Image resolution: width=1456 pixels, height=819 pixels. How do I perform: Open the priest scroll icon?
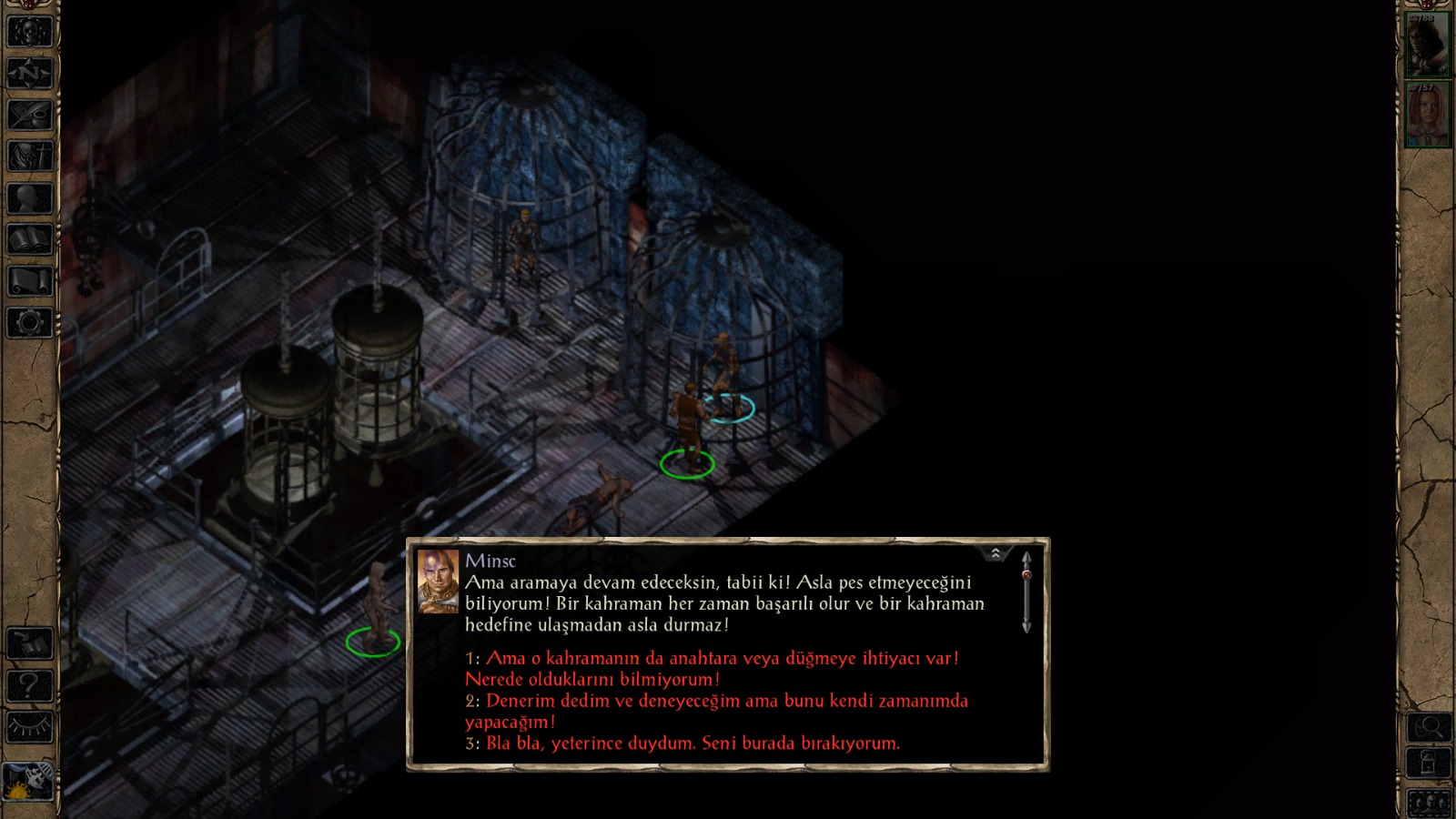click(x=29, y=280)
